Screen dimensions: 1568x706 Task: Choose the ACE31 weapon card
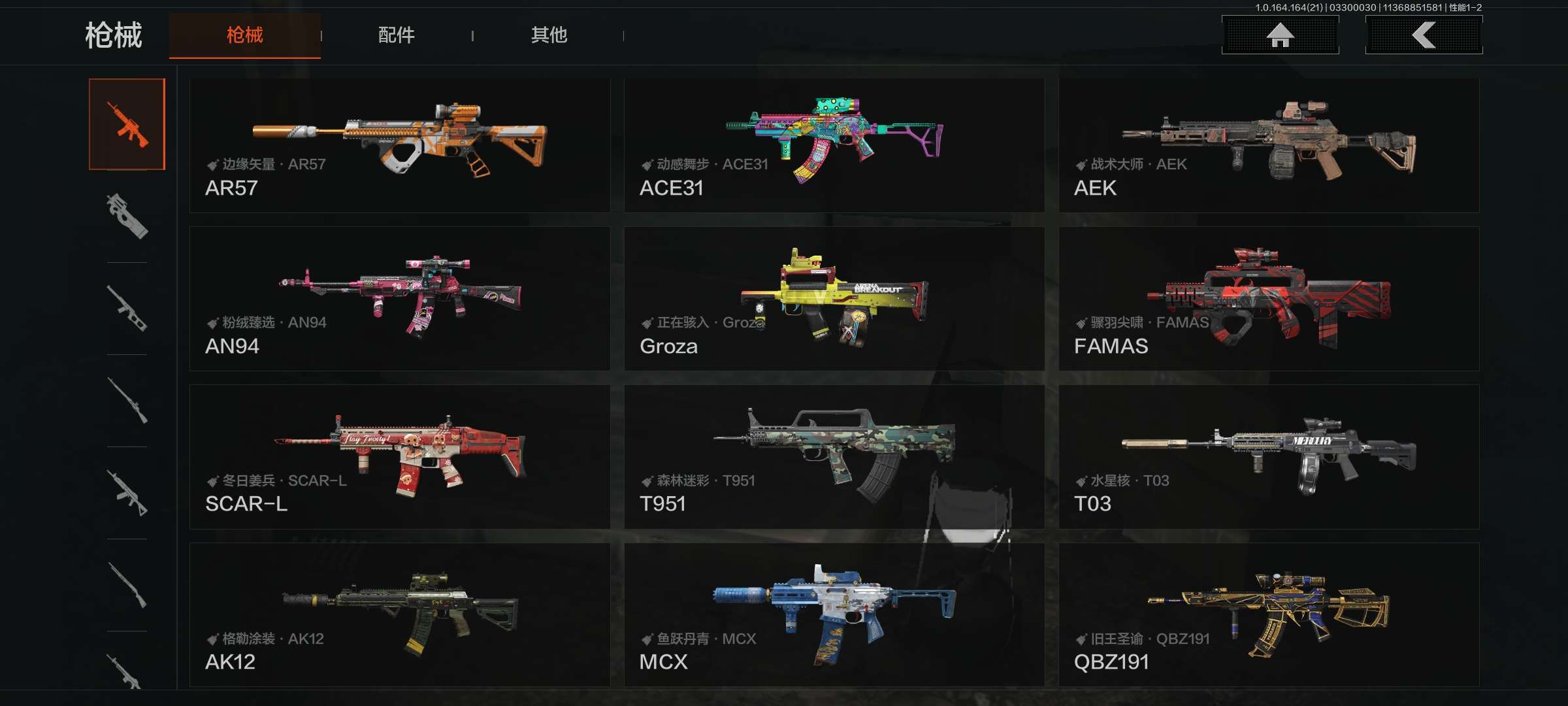[x=834, y=145]
